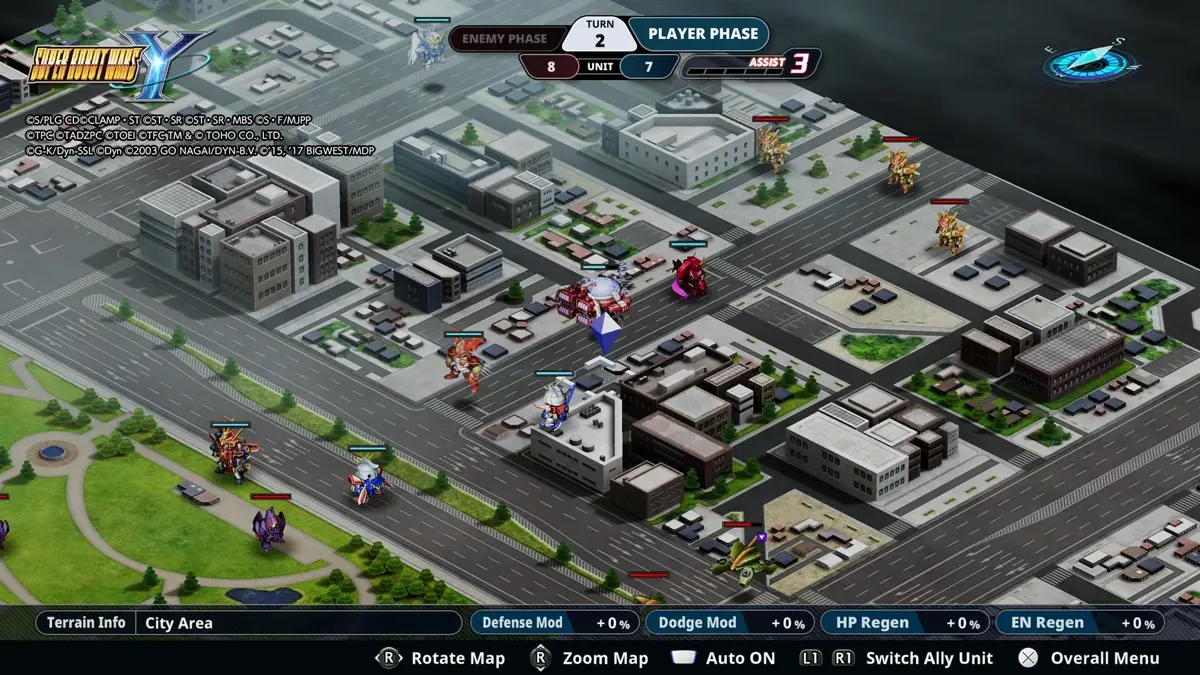Click the compass direction indicator

(1090, 62)
